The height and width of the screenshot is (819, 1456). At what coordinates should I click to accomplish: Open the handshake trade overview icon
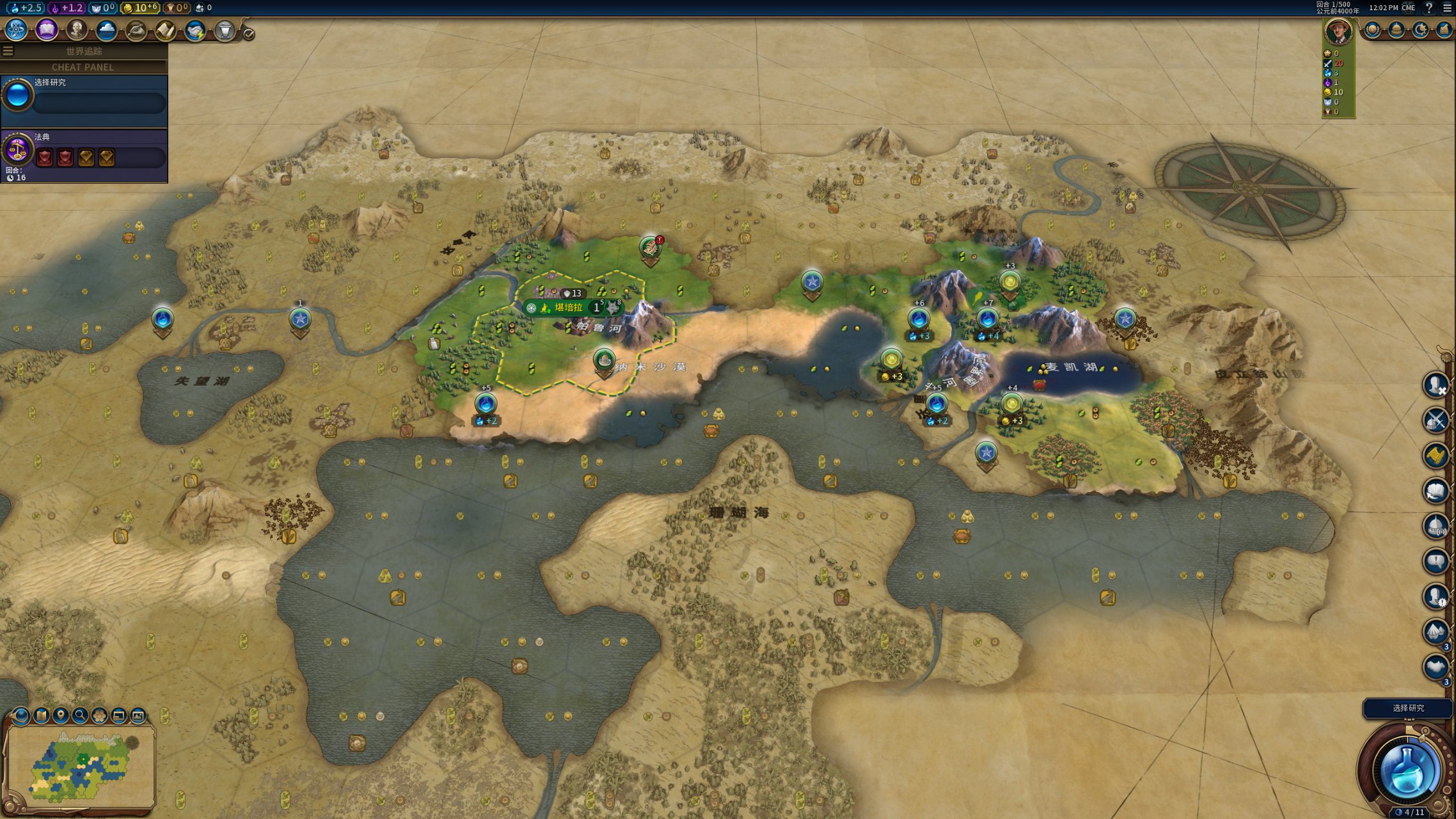pyautogui.click(x=194, y=30)
